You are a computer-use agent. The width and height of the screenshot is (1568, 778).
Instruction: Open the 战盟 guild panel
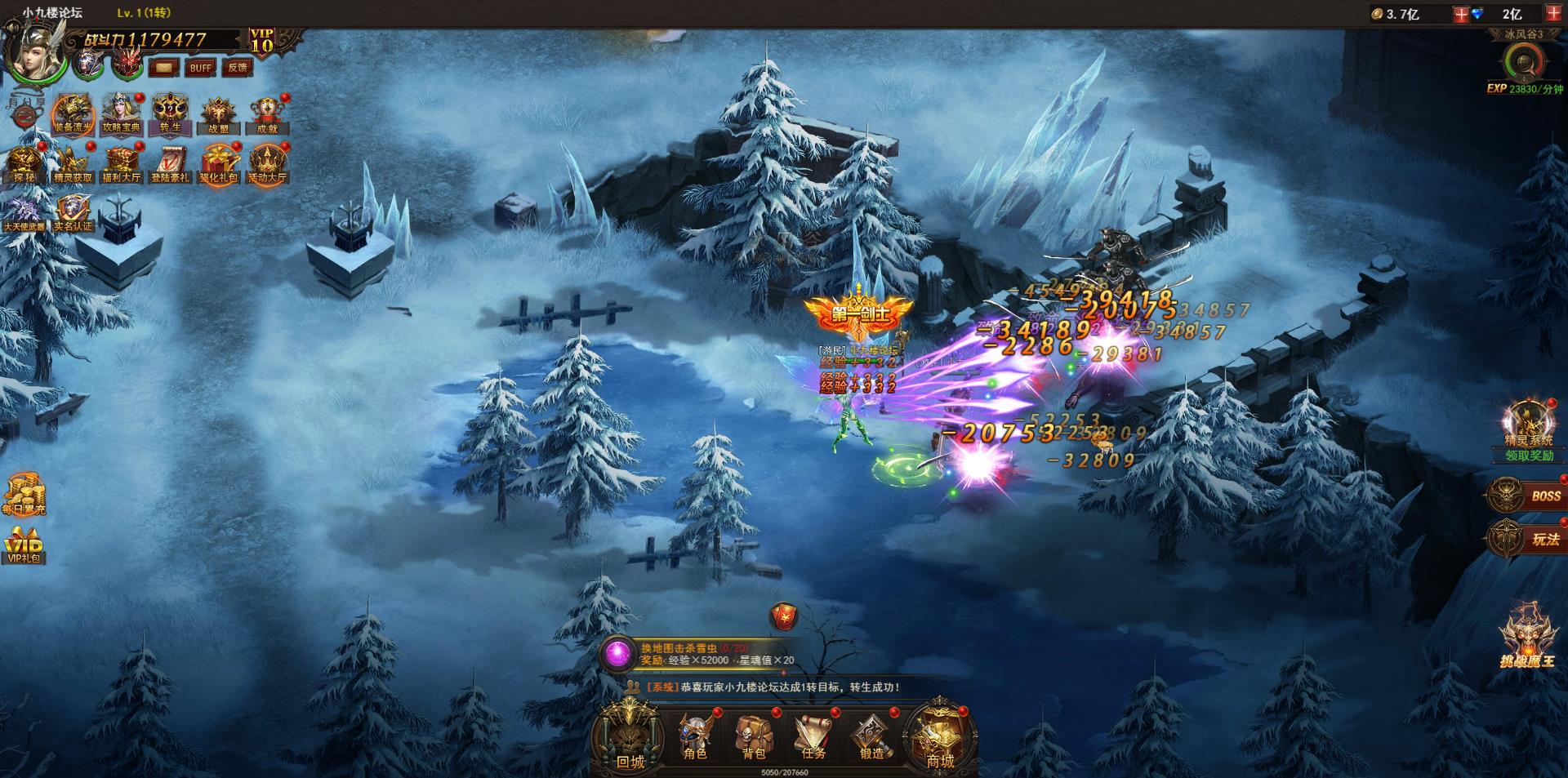[219, 115]
